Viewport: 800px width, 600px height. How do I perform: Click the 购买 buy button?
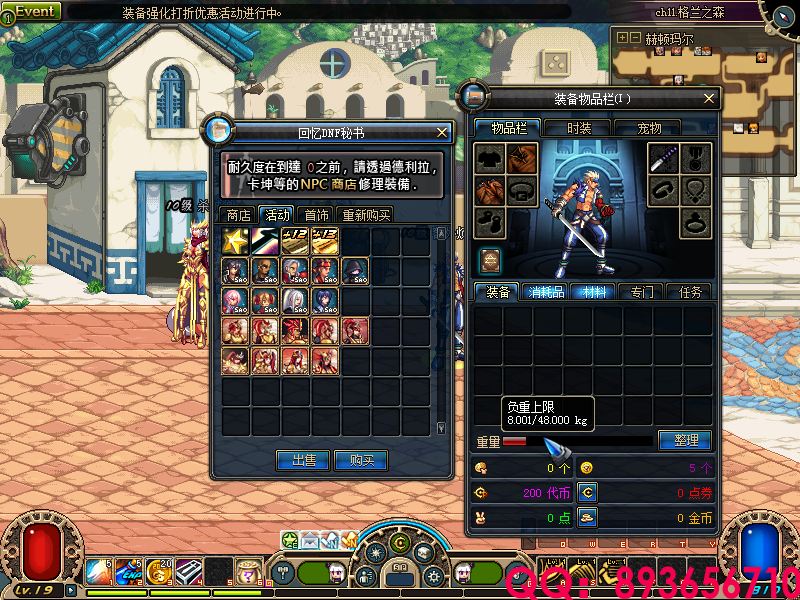pos(361,460)
